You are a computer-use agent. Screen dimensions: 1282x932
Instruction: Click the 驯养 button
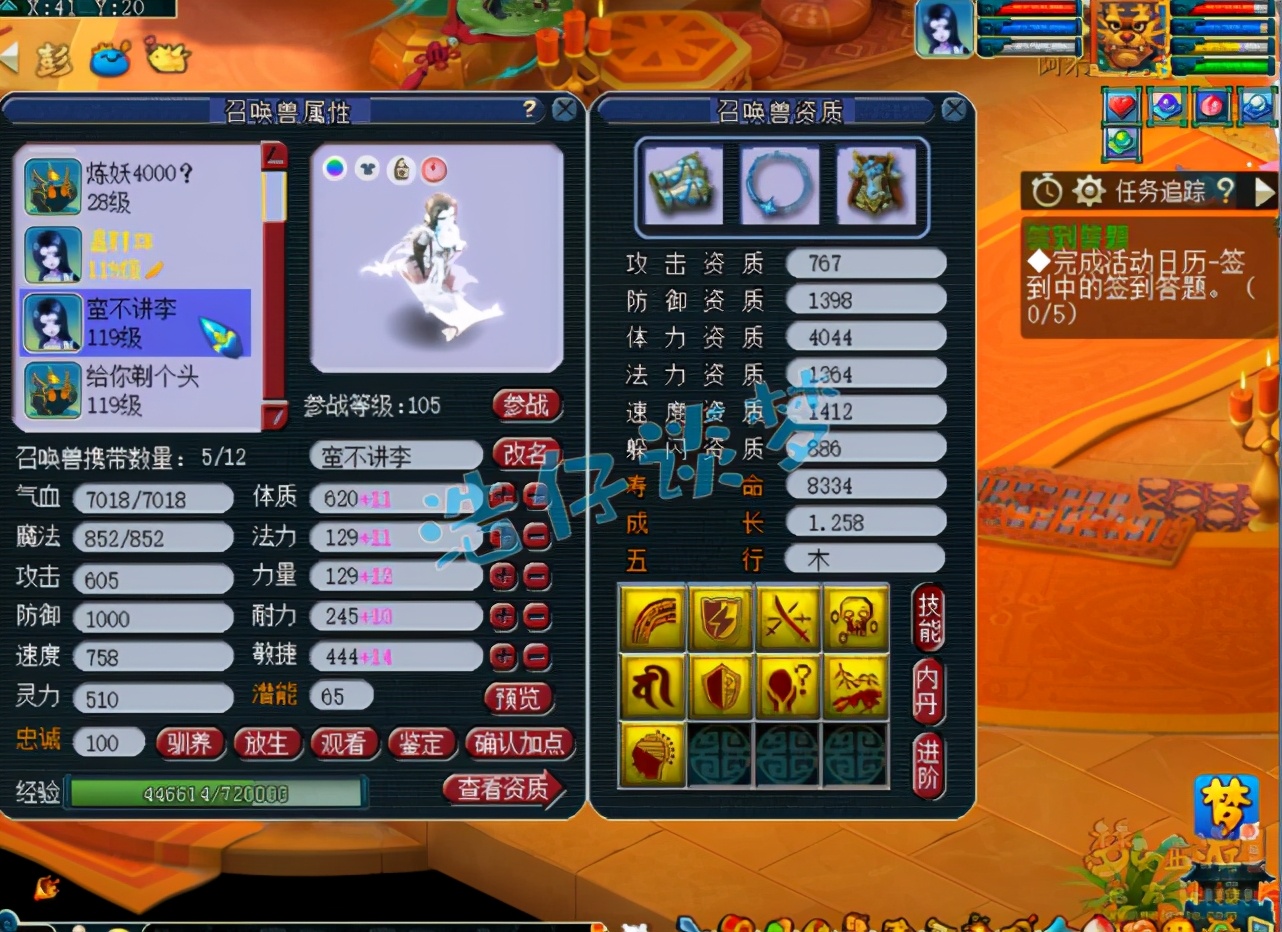(x=189, y=743)
